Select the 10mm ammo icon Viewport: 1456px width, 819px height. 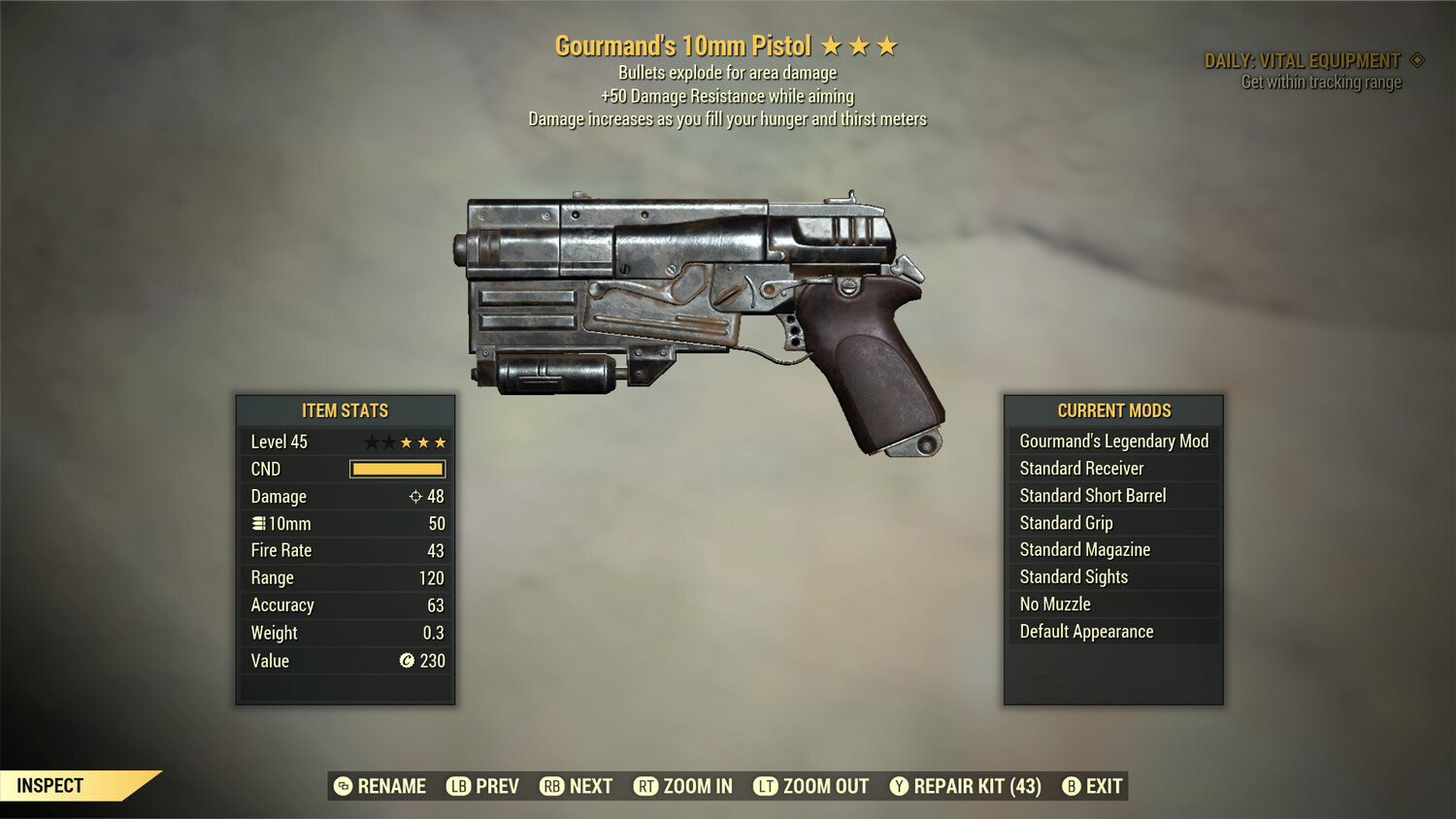258,523
